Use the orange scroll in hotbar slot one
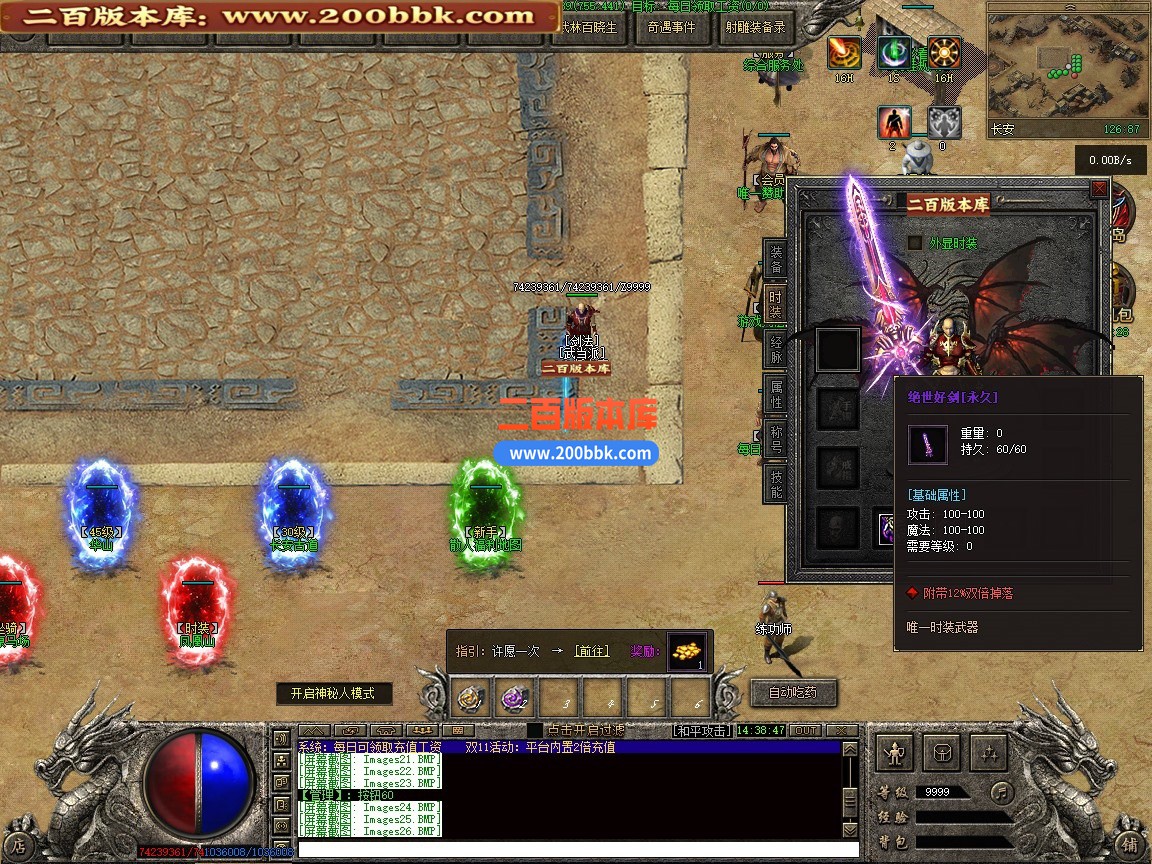The height and width of the screenshot is (864, 1152). coord(473,696)
